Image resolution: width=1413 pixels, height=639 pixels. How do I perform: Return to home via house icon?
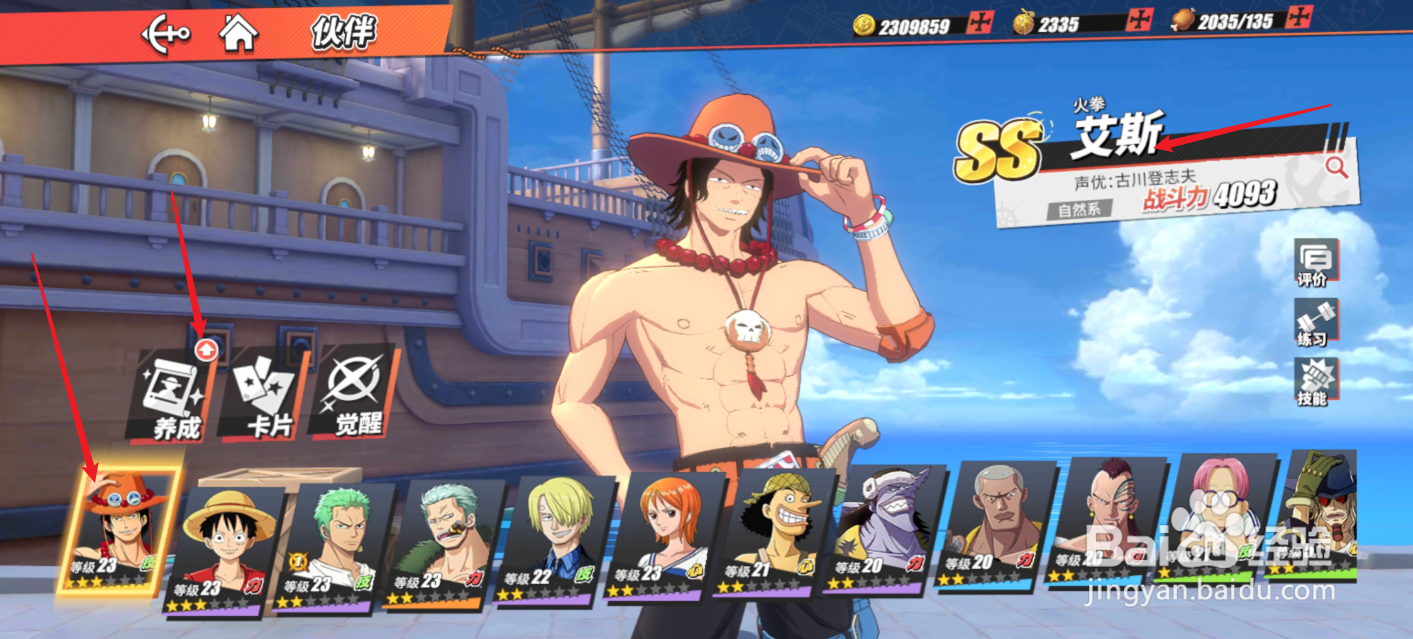pyautogui.click(x=239, y=33)
